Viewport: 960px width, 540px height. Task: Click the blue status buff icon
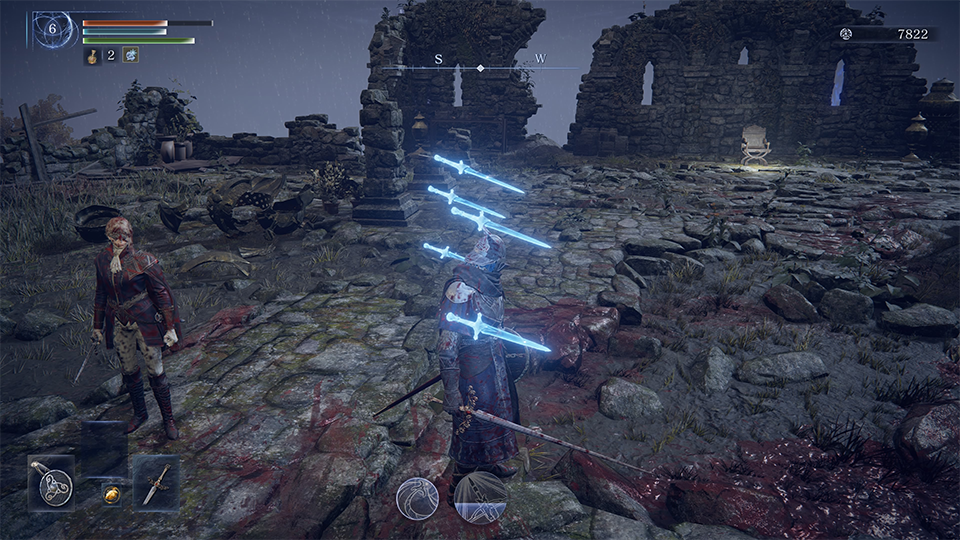pyautogui.click(x=131, y=55)
